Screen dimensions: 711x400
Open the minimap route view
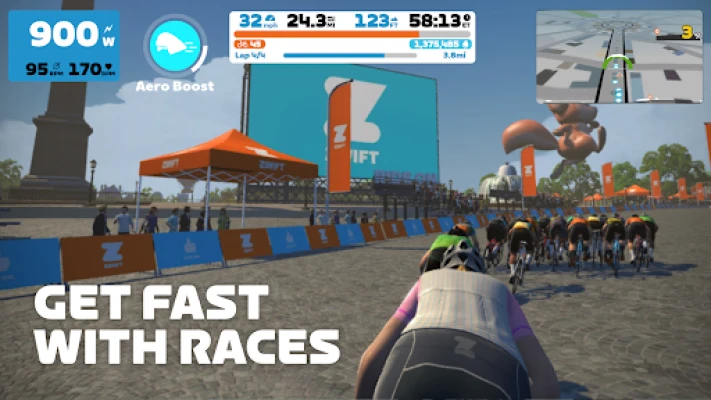coord(618,57)
